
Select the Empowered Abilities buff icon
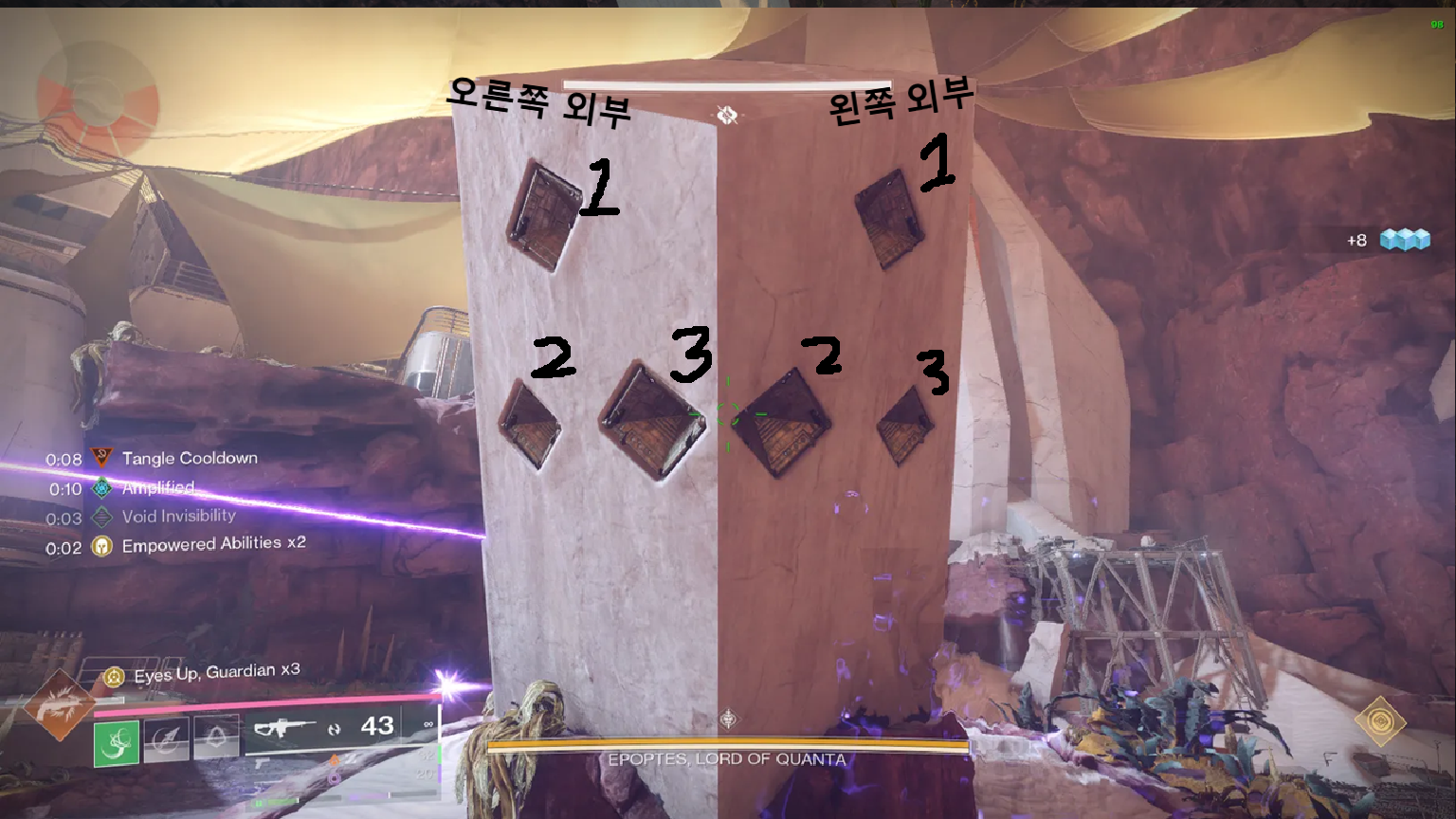(x=101, y=547)
